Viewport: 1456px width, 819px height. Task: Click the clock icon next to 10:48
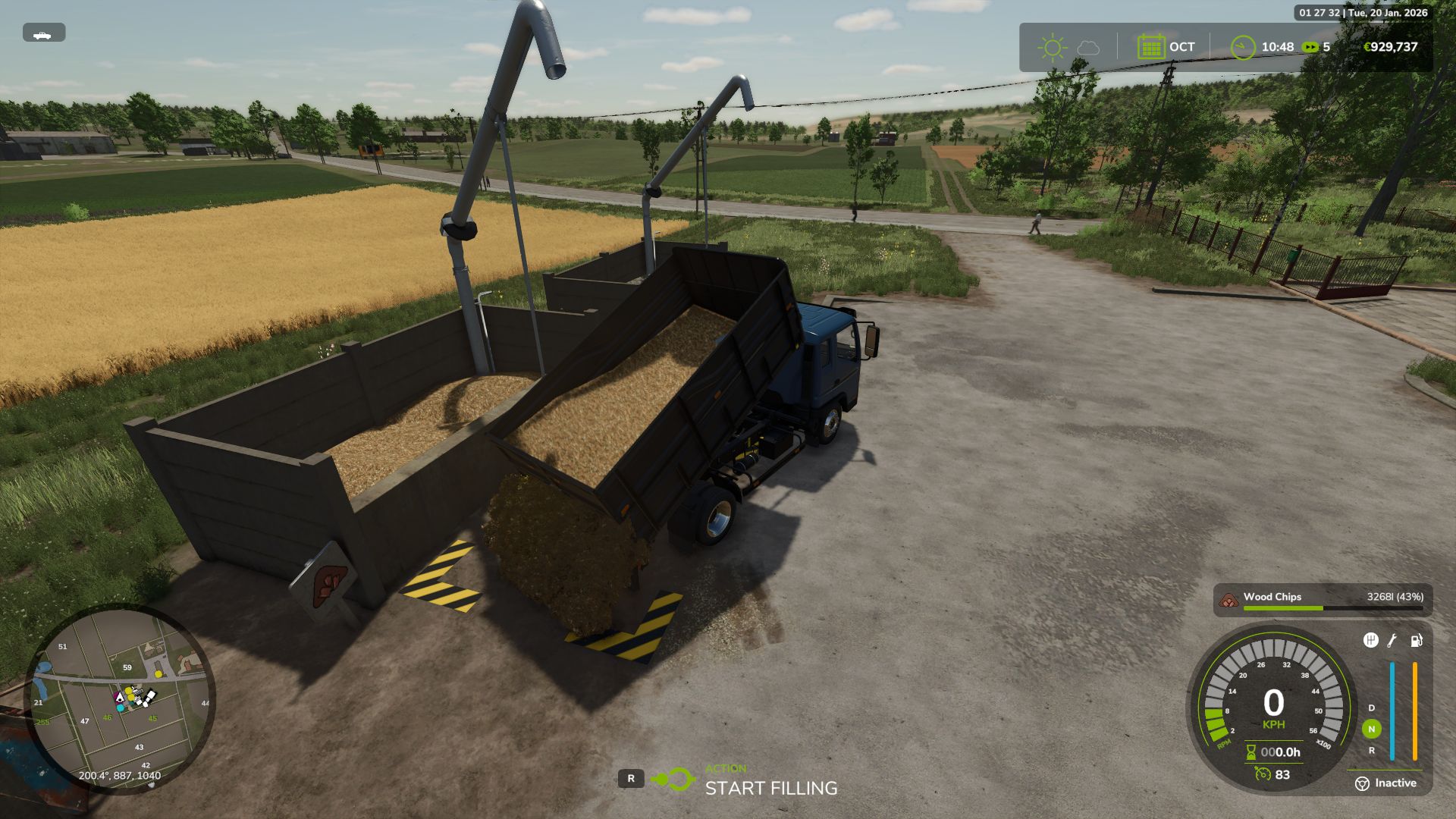[x=1244, y=46]
